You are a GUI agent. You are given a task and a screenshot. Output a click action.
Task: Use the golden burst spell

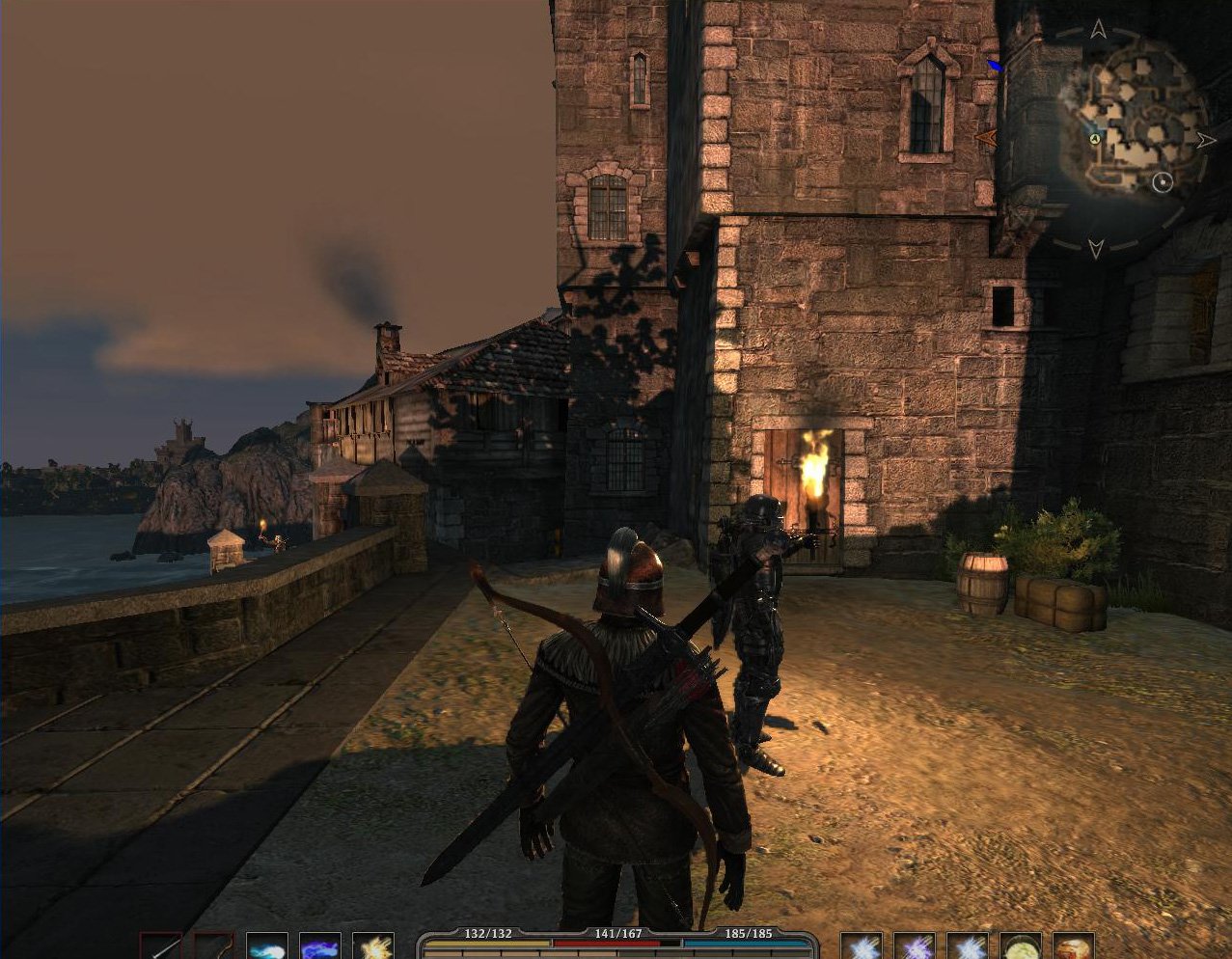coord(372,945)
